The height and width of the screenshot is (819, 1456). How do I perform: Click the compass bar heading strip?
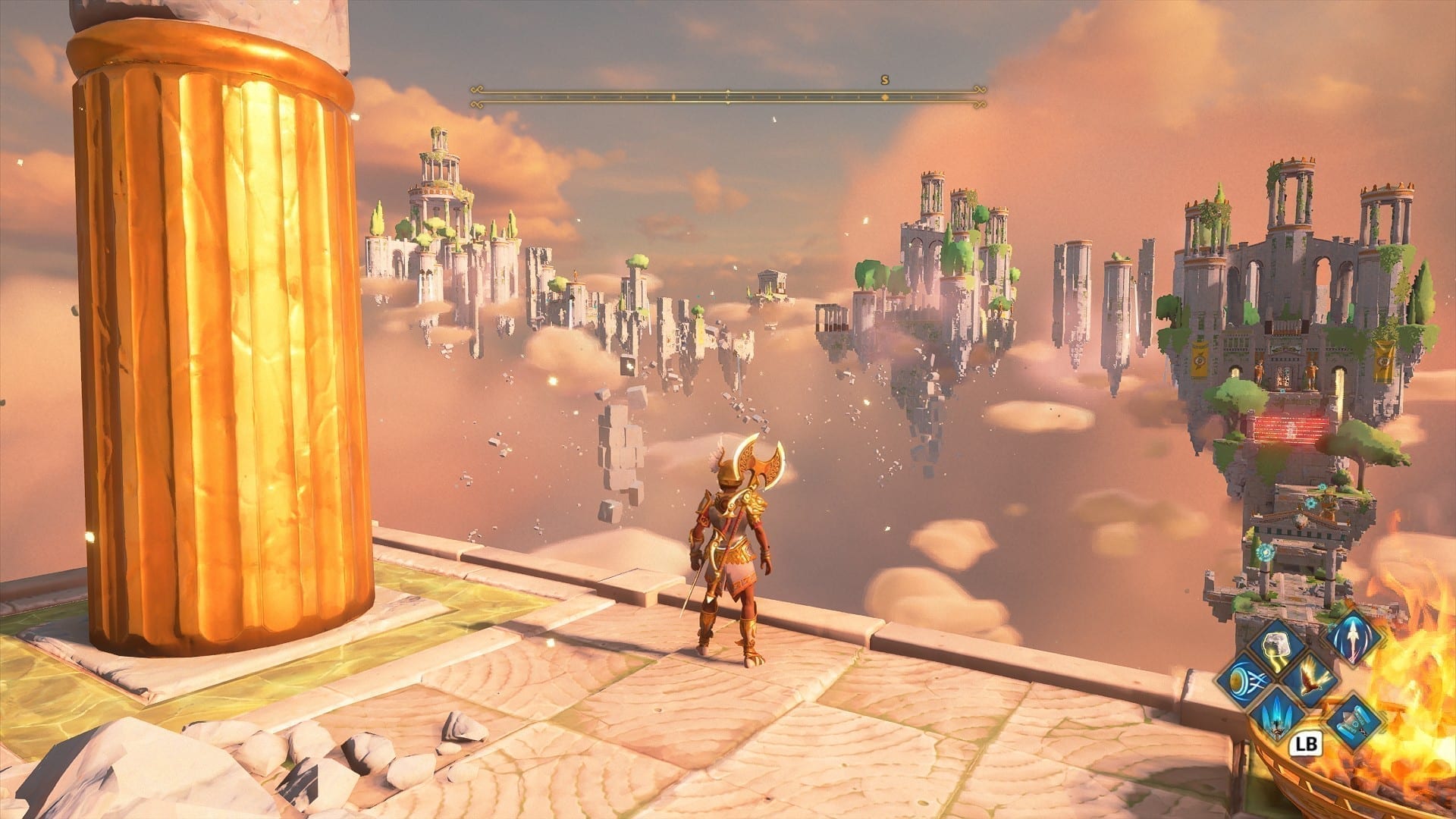tap(728, 96)
